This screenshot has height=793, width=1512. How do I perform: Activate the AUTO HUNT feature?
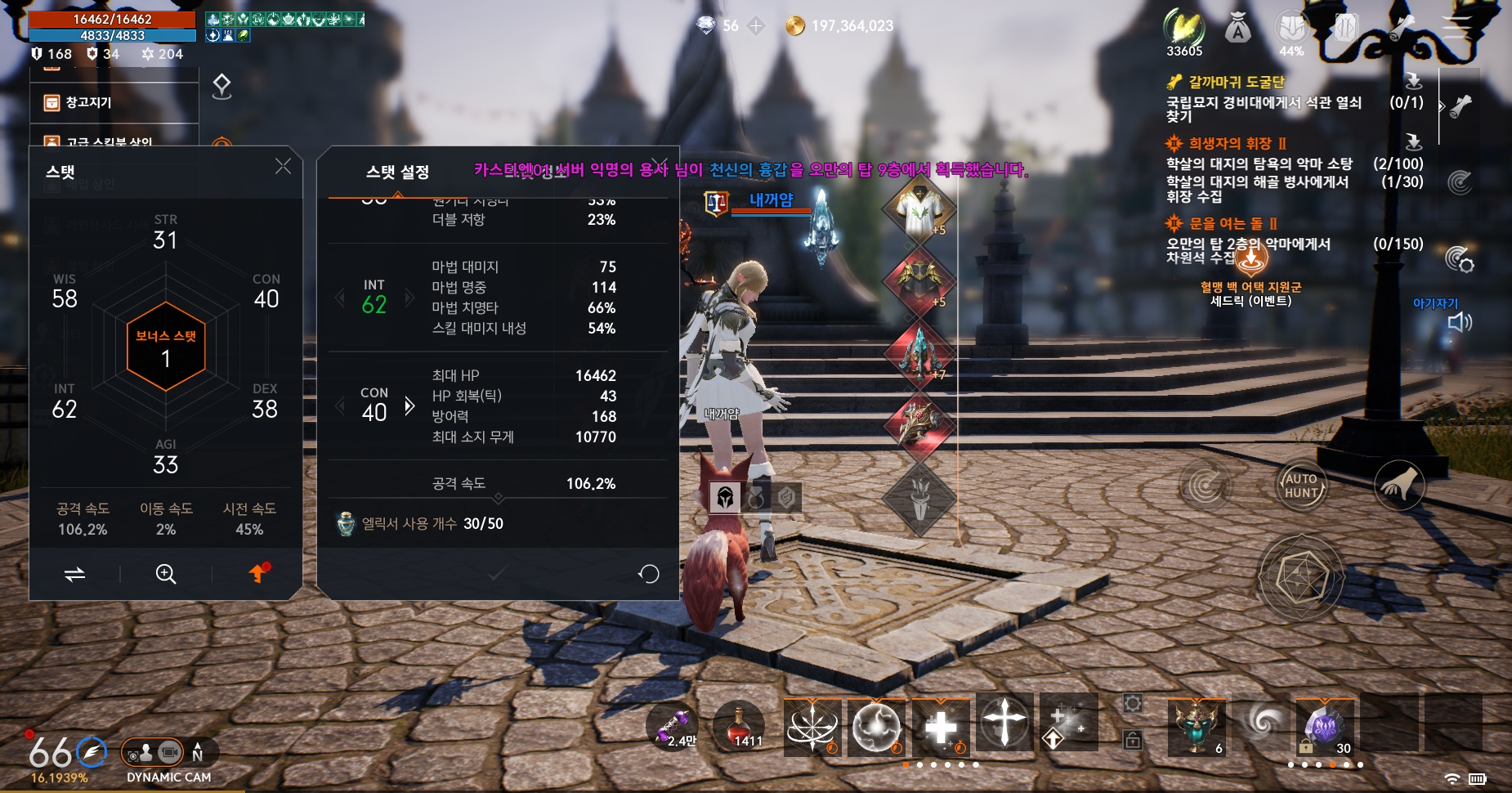pyautogui.click(x=1300, y=485)
